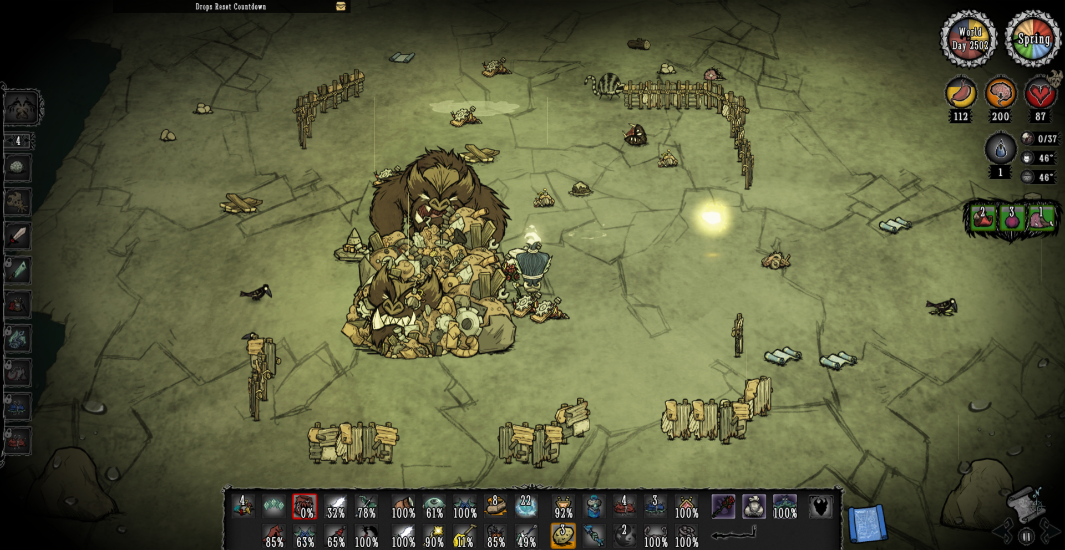Image resolution: width=1065 pixels, height=550 pixels.
Task: Select the highlighted orange slot with 3 potatoes
Action: coord(562,536)
